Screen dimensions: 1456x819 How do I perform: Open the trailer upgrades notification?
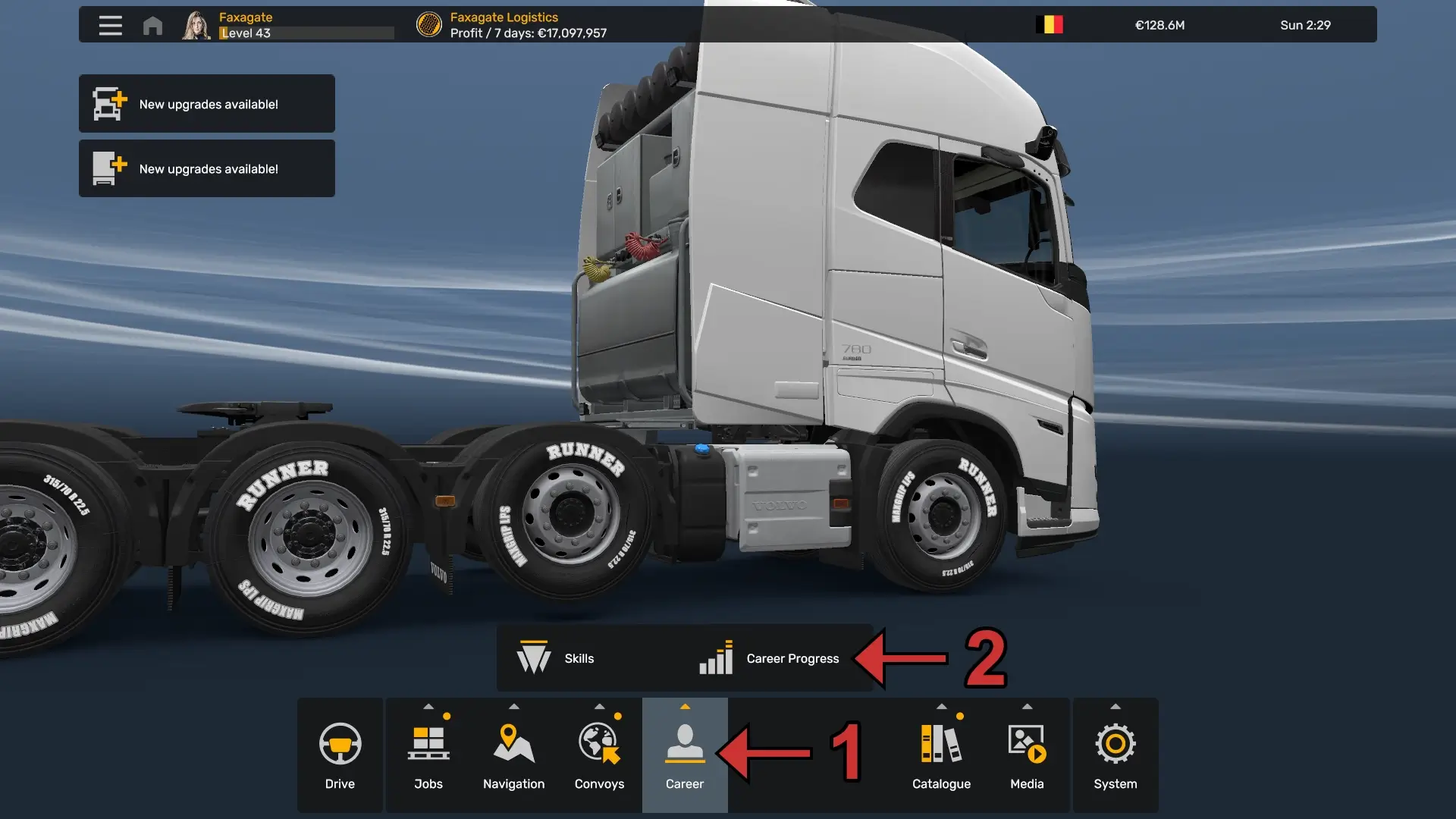[207, 168]
